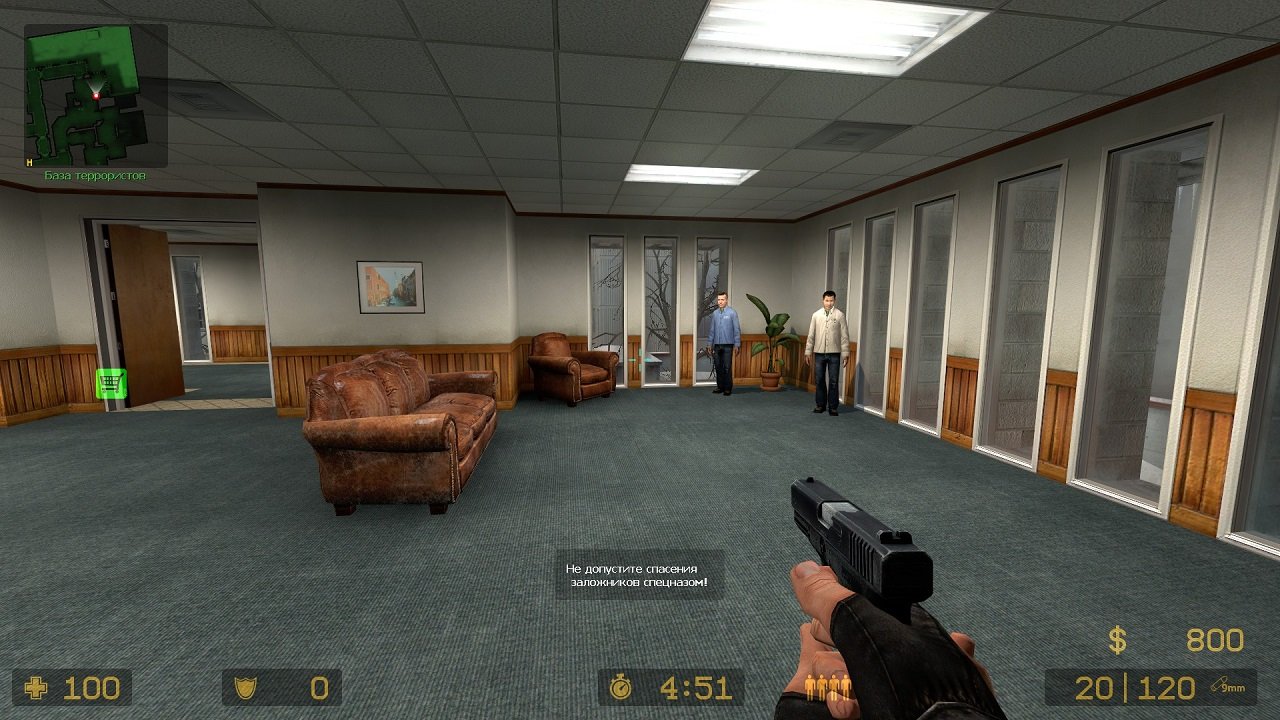Click the framed painting on the wall
The height and width of the screenshot is (720, 1280).
(389, 285)
